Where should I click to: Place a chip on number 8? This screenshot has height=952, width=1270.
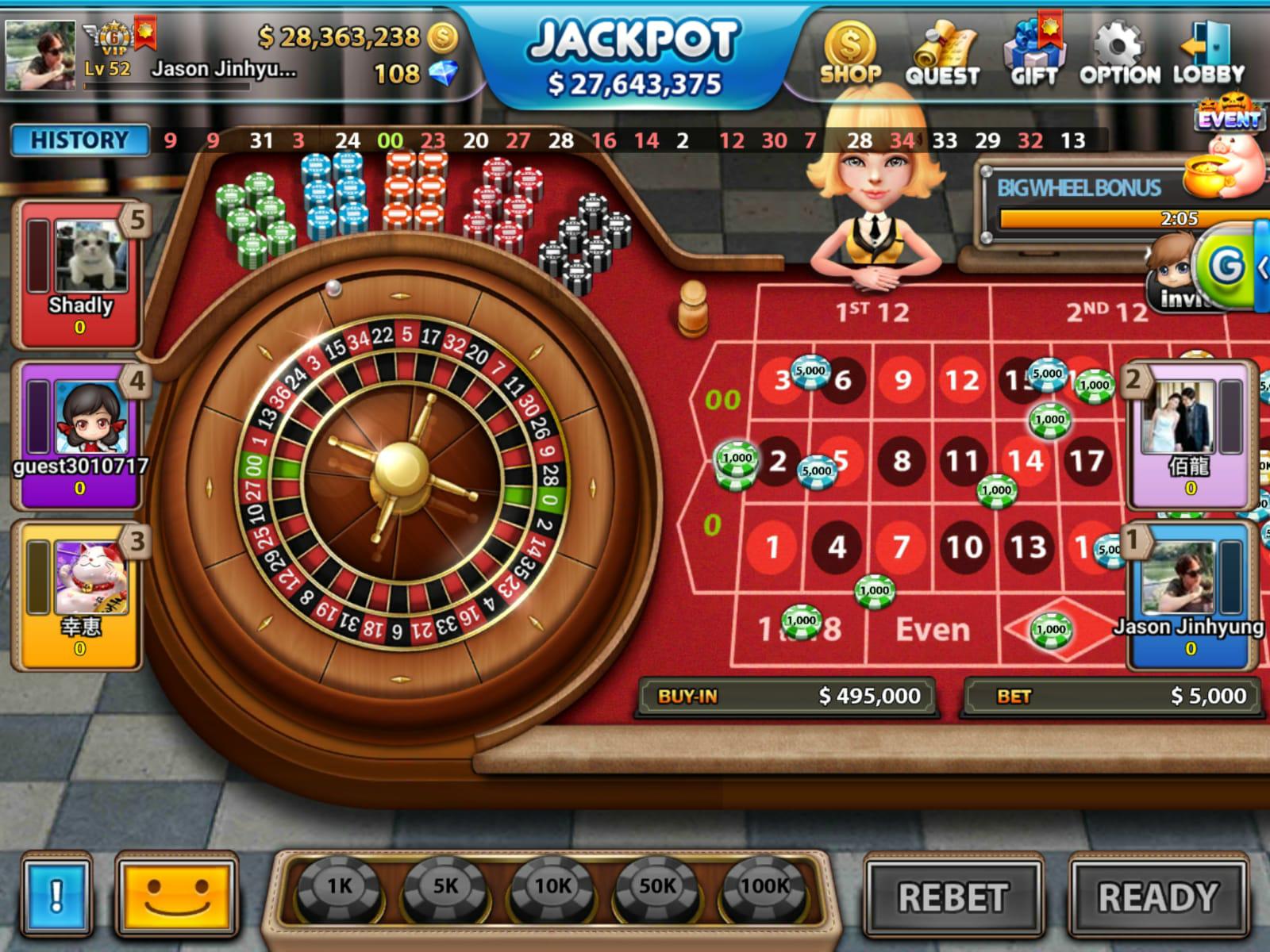(902, 461)
